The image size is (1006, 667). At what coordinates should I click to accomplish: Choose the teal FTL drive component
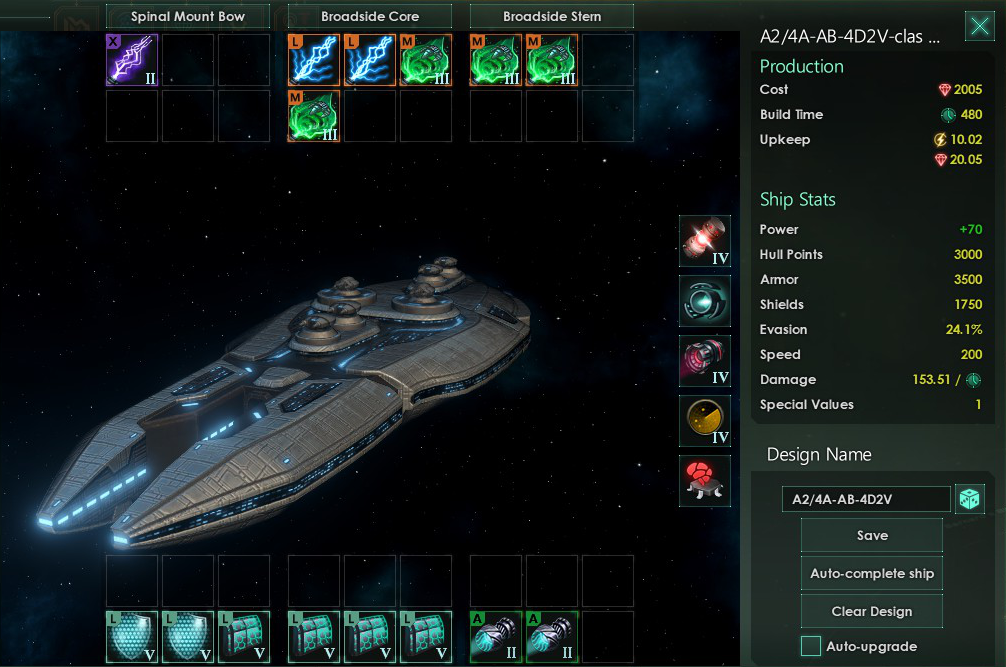click(704, 301)
